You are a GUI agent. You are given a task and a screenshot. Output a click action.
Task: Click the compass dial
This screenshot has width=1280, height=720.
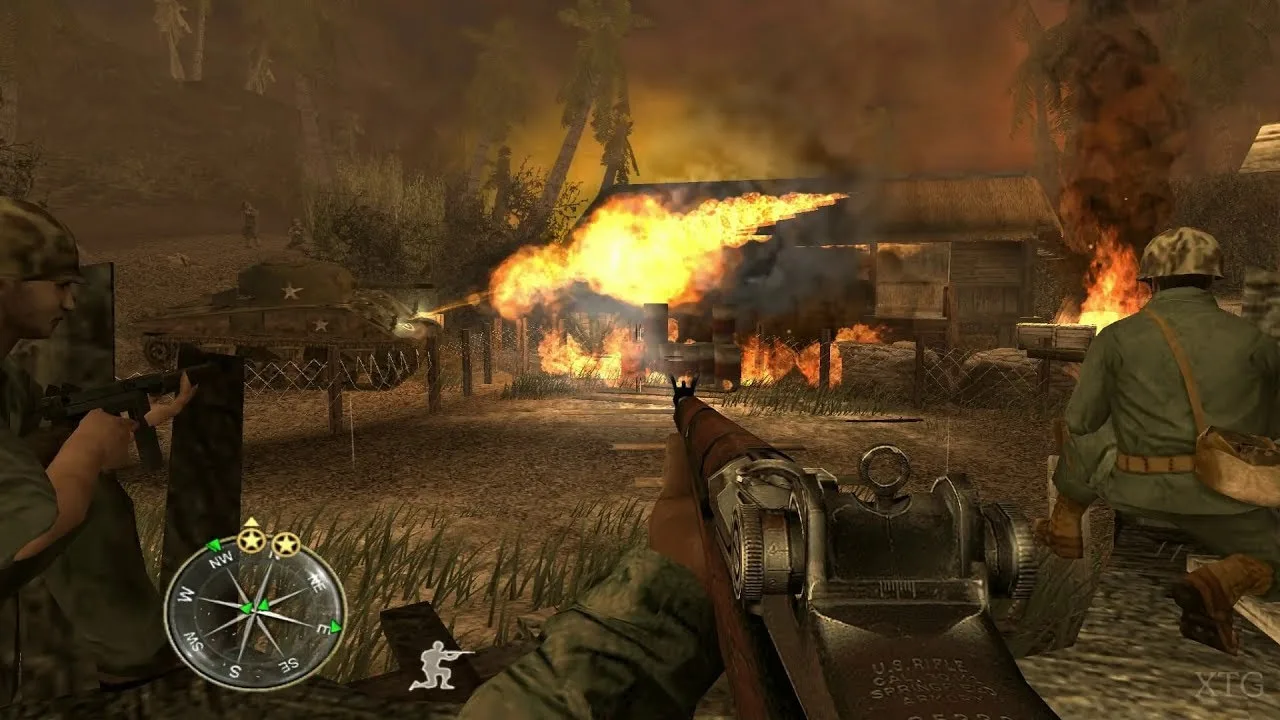point(255,612)
